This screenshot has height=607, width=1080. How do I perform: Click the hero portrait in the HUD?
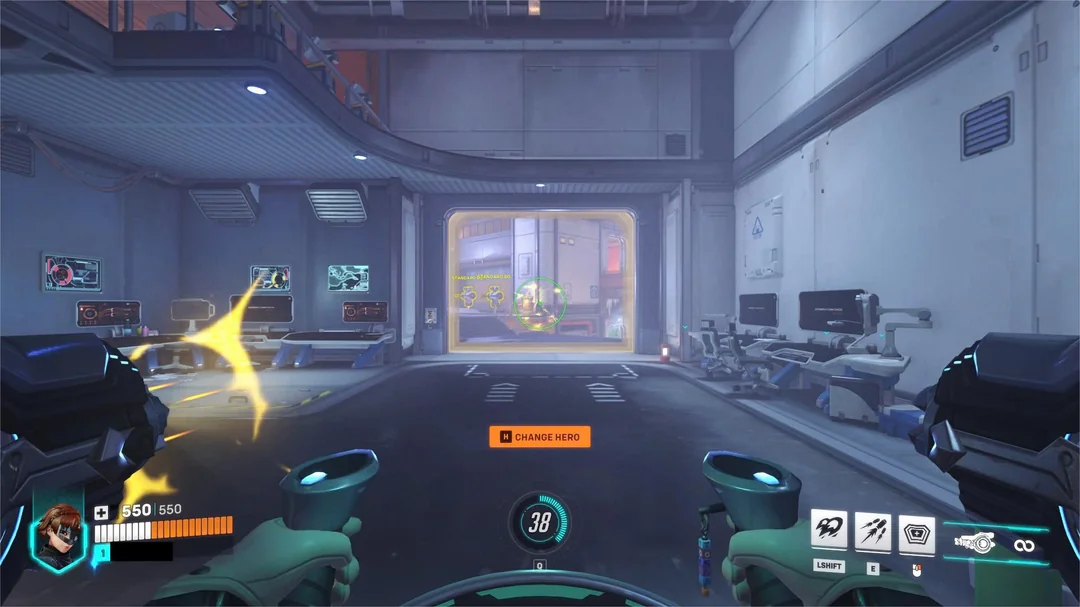[58, 535]
